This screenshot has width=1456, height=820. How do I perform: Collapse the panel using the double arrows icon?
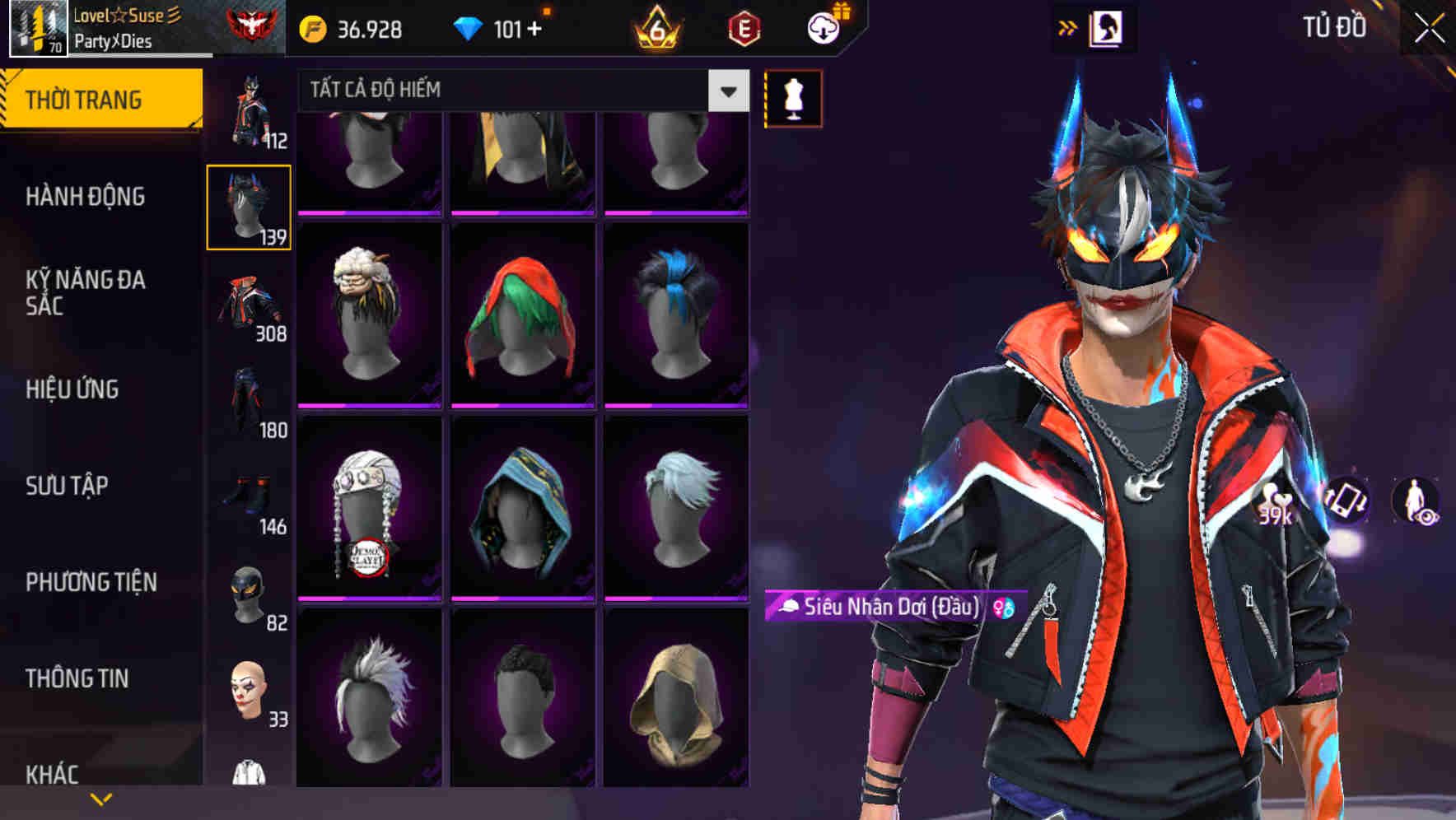1068,26
